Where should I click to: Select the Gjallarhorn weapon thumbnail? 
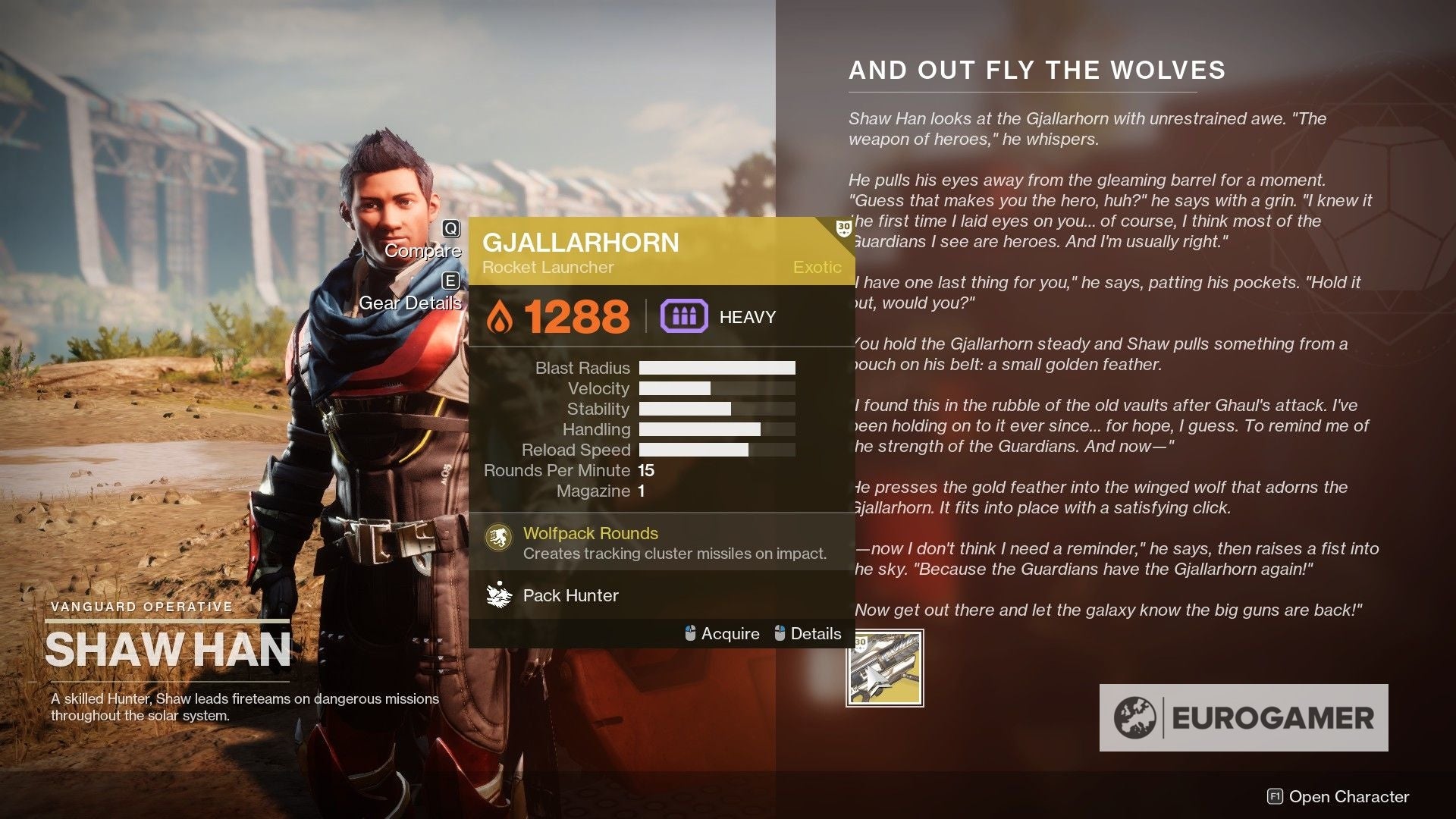coord(884,669)
